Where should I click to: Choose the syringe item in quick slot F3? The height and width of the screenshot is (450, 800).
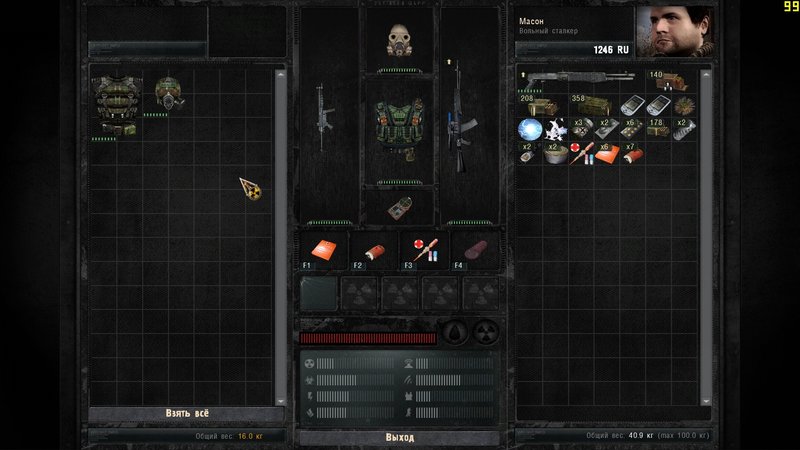tap(423, 250)
